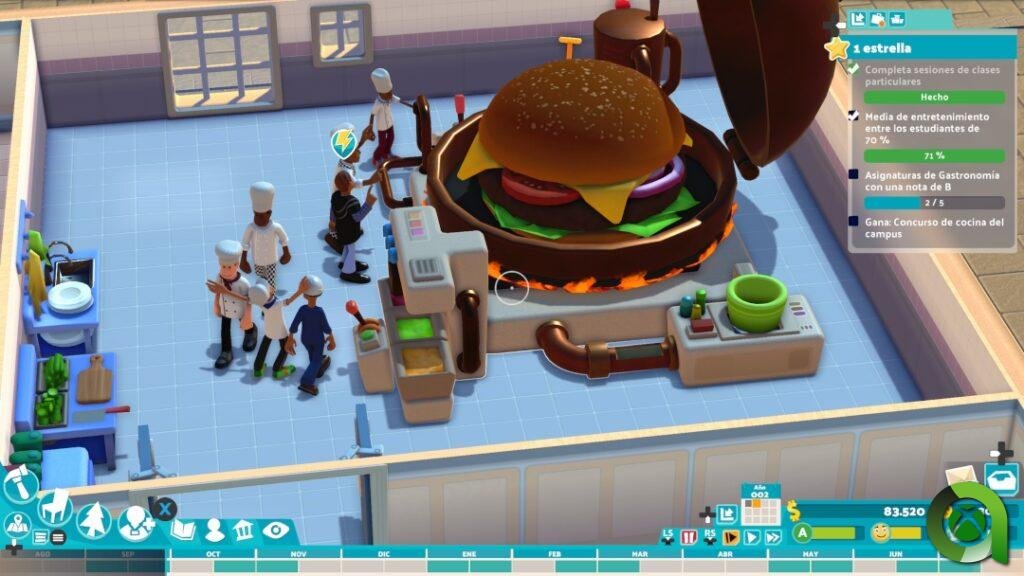Activate fast-forward game speed
This screenshot has width=1024, height=576.
click(x=772, y=537)
